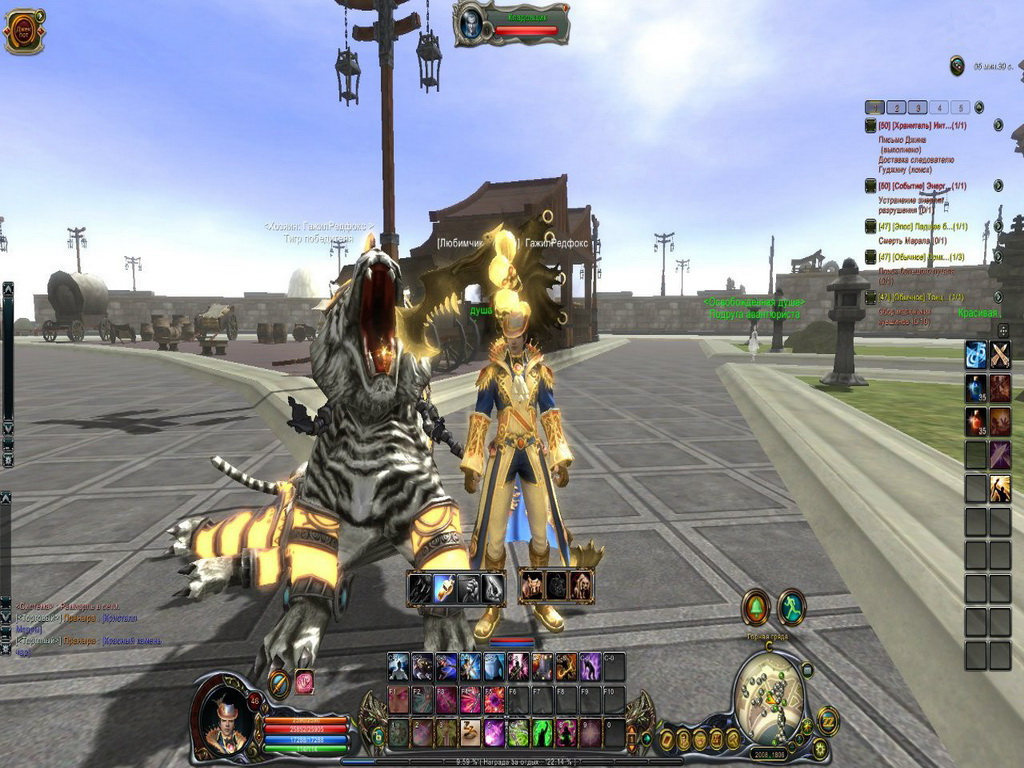The height and width of the screenshot is (768, 1024).
Task: Select the target frame at top center
Action: pyautogui.click(x=512, y=24)
